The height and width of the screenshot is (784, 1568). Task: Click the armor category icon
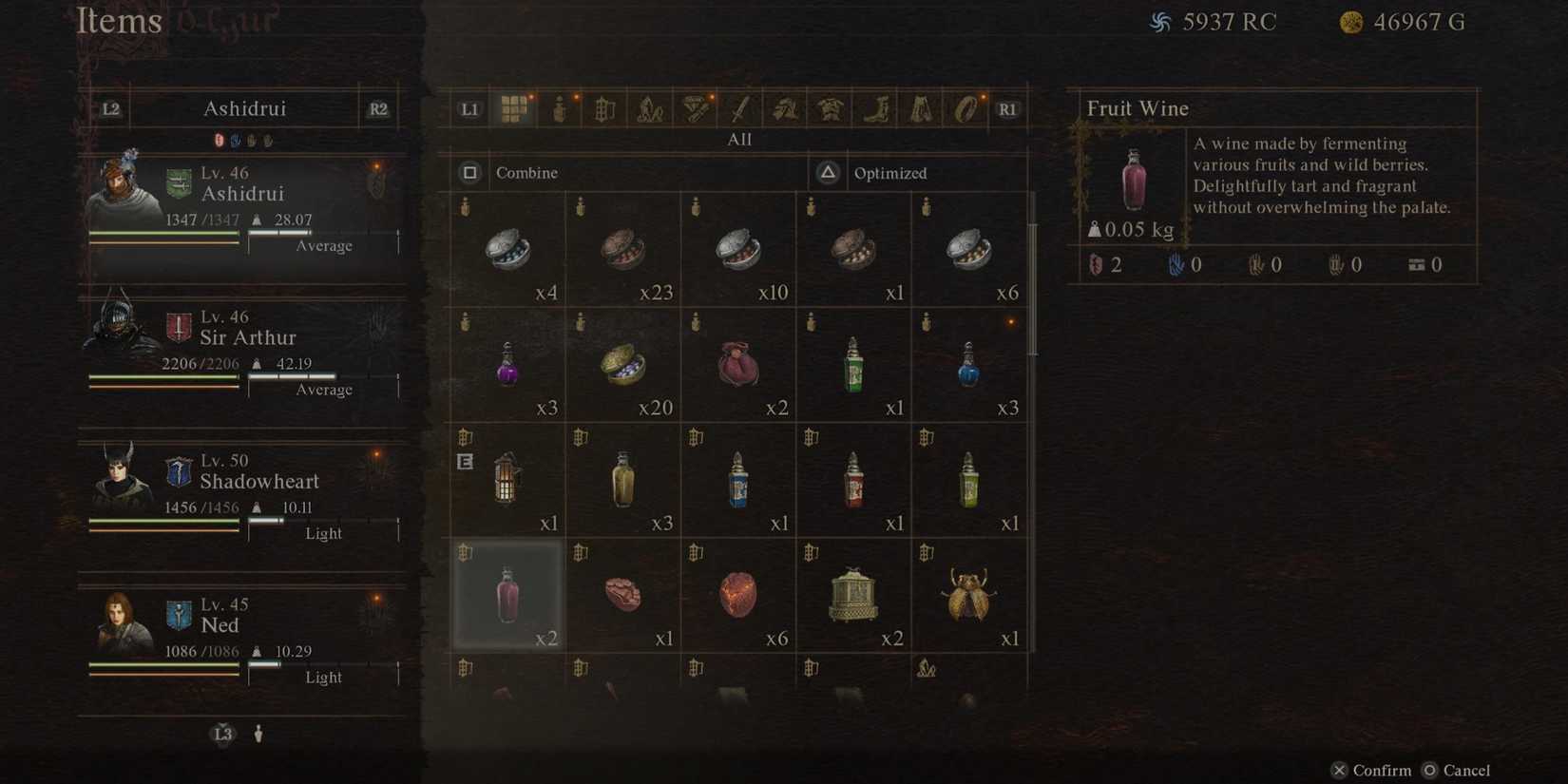coord(829,108)
